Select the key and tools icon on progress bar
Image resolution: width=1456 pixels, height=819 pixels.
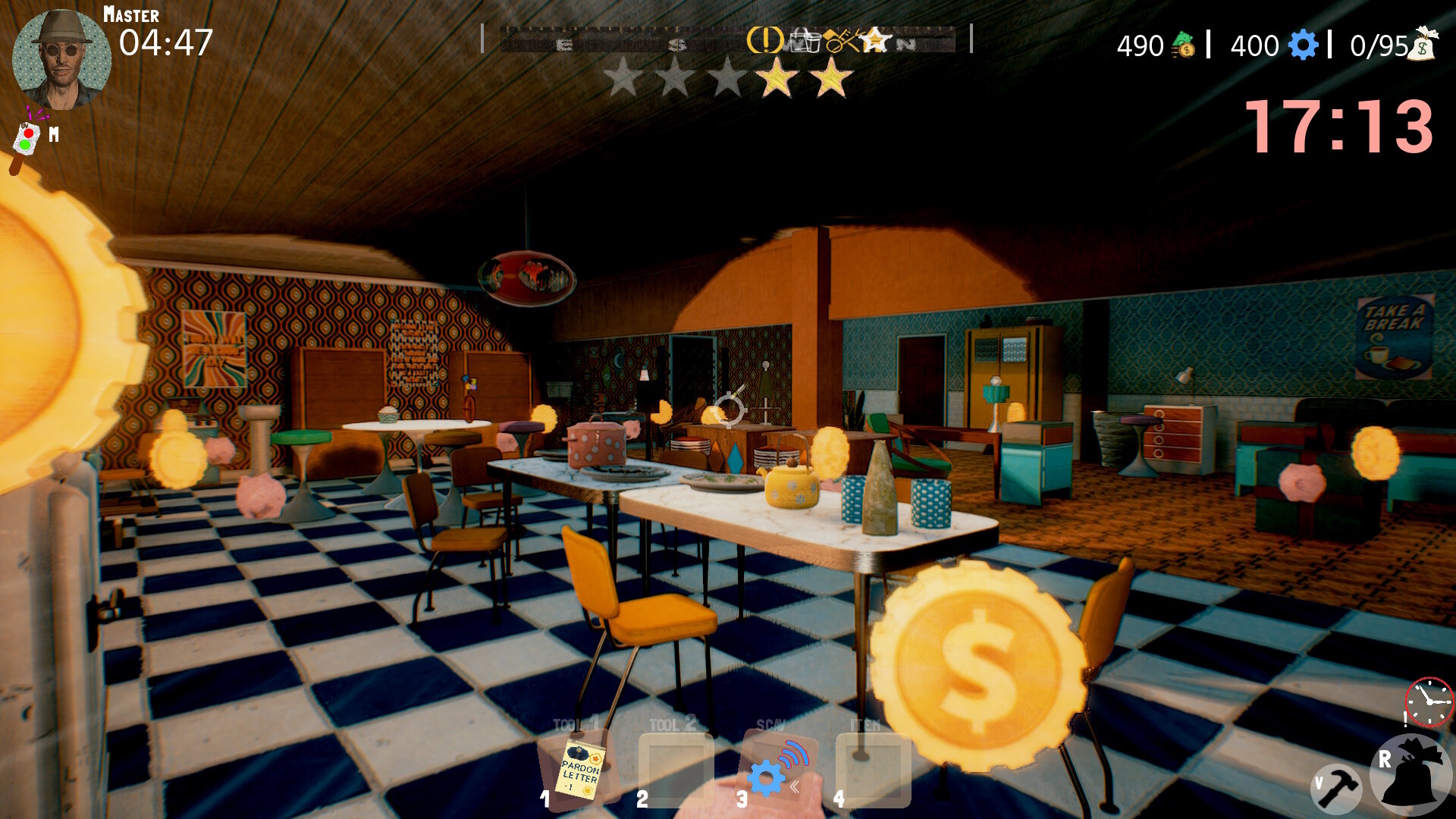(842, 39)
